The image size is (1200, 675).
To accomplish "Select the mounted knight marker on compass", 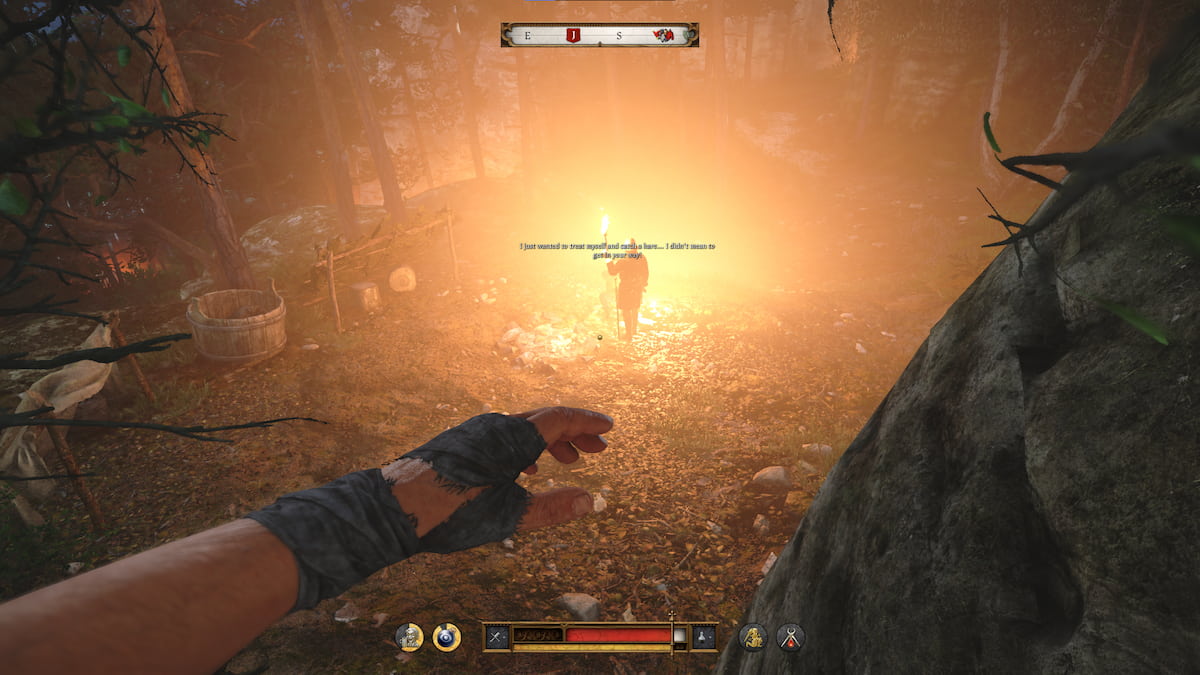I will click(662, 35).
